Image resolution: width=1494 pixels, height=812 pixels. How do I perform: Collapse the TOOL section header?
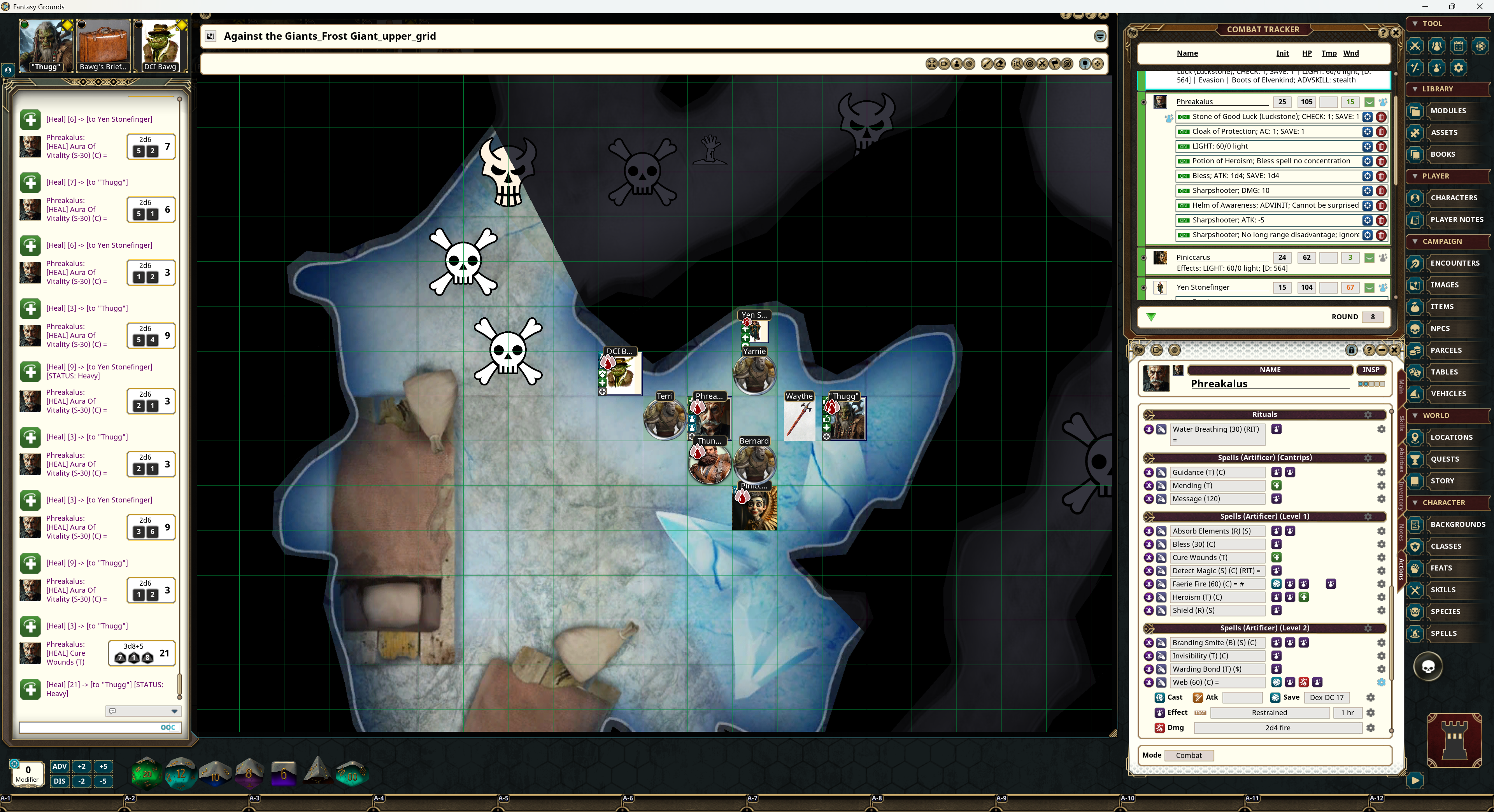coord(1415,23)
